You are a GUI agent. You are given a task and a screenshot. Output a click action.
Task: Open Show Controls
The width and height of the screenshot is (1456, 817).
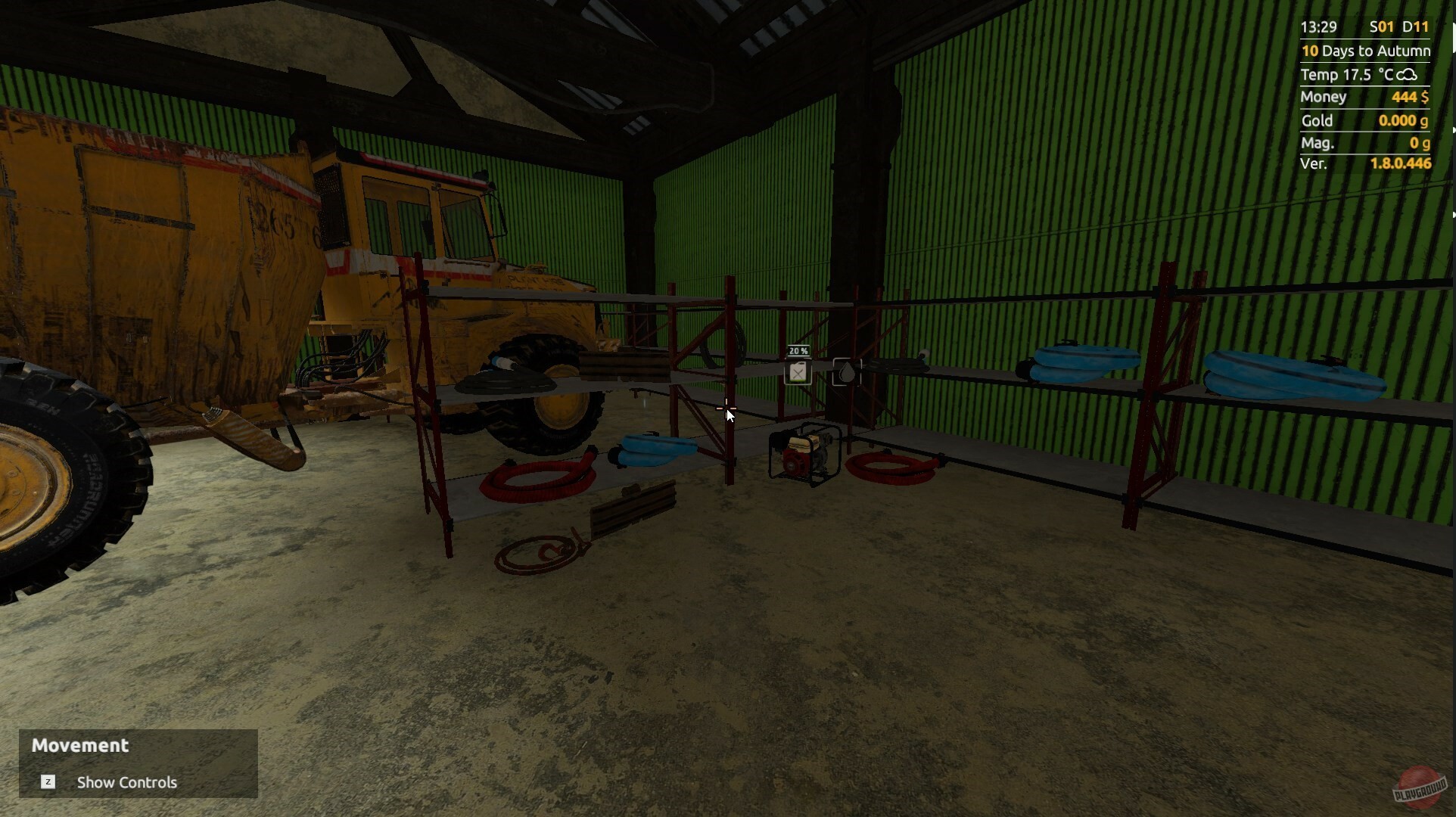(x=126, y=782)
